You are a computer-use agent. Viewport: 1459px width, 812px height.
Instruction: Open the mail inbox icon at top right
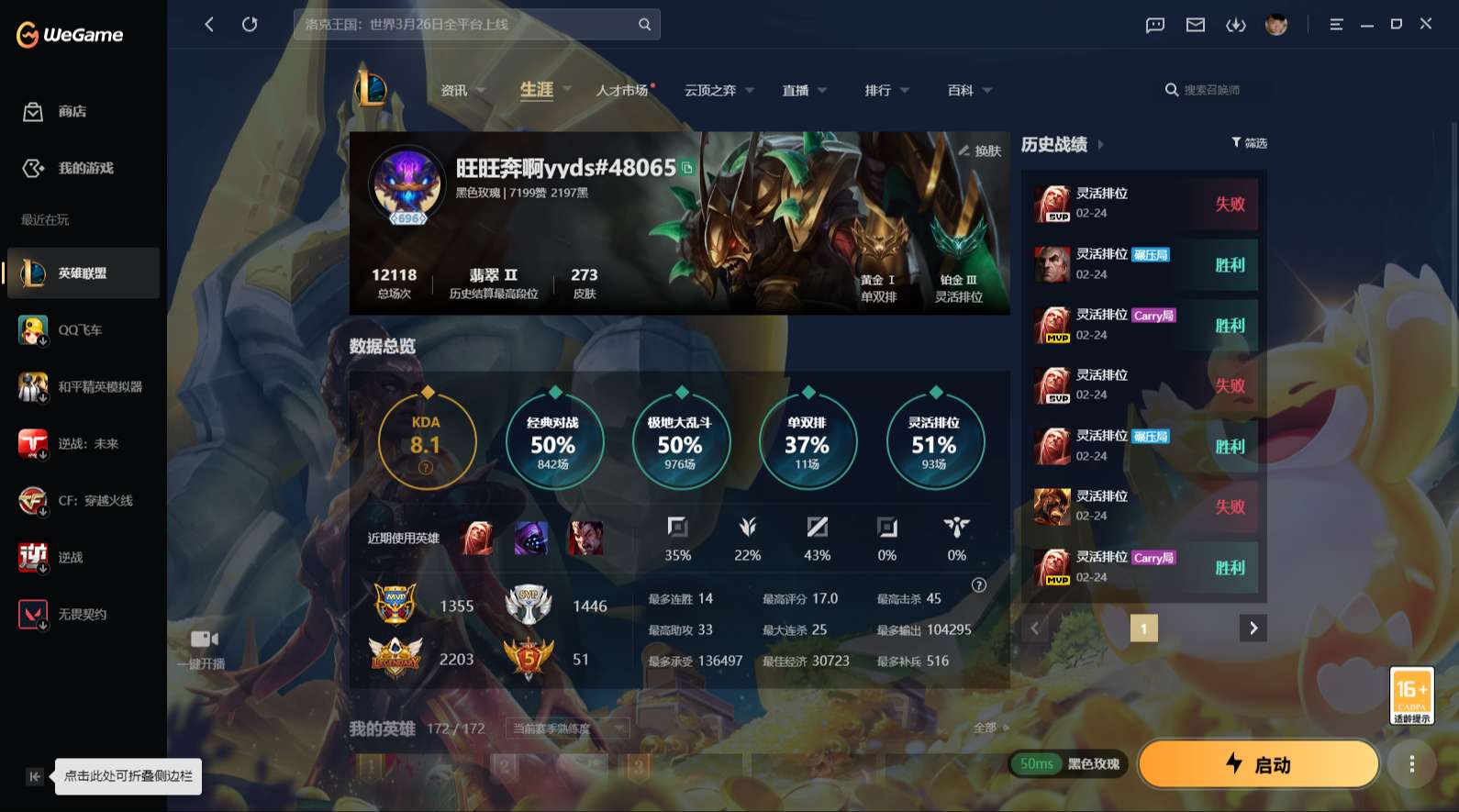coord(1195,25)
